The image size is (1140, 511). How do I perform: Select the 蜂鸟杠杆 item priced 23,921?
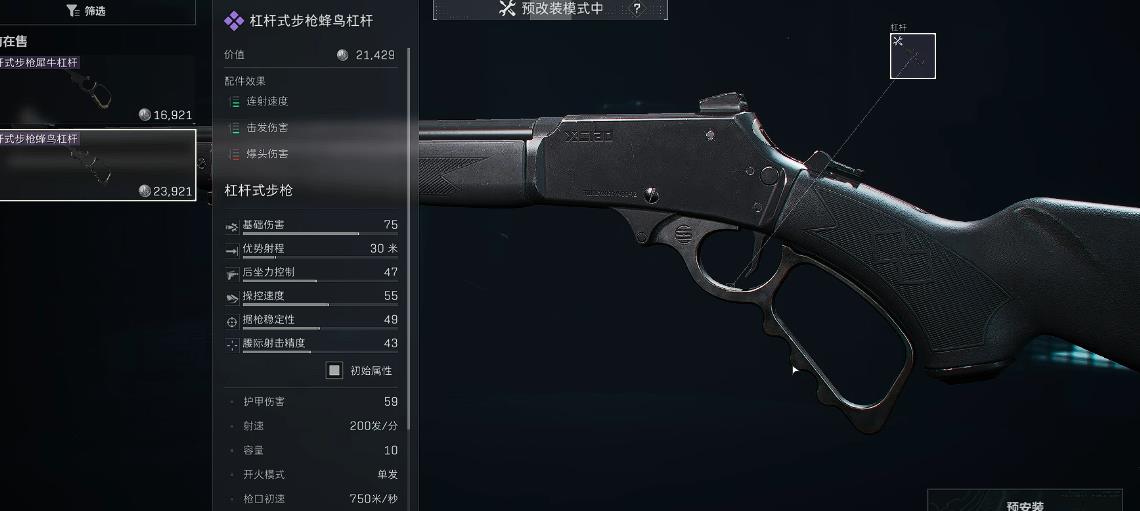(97, 165)
